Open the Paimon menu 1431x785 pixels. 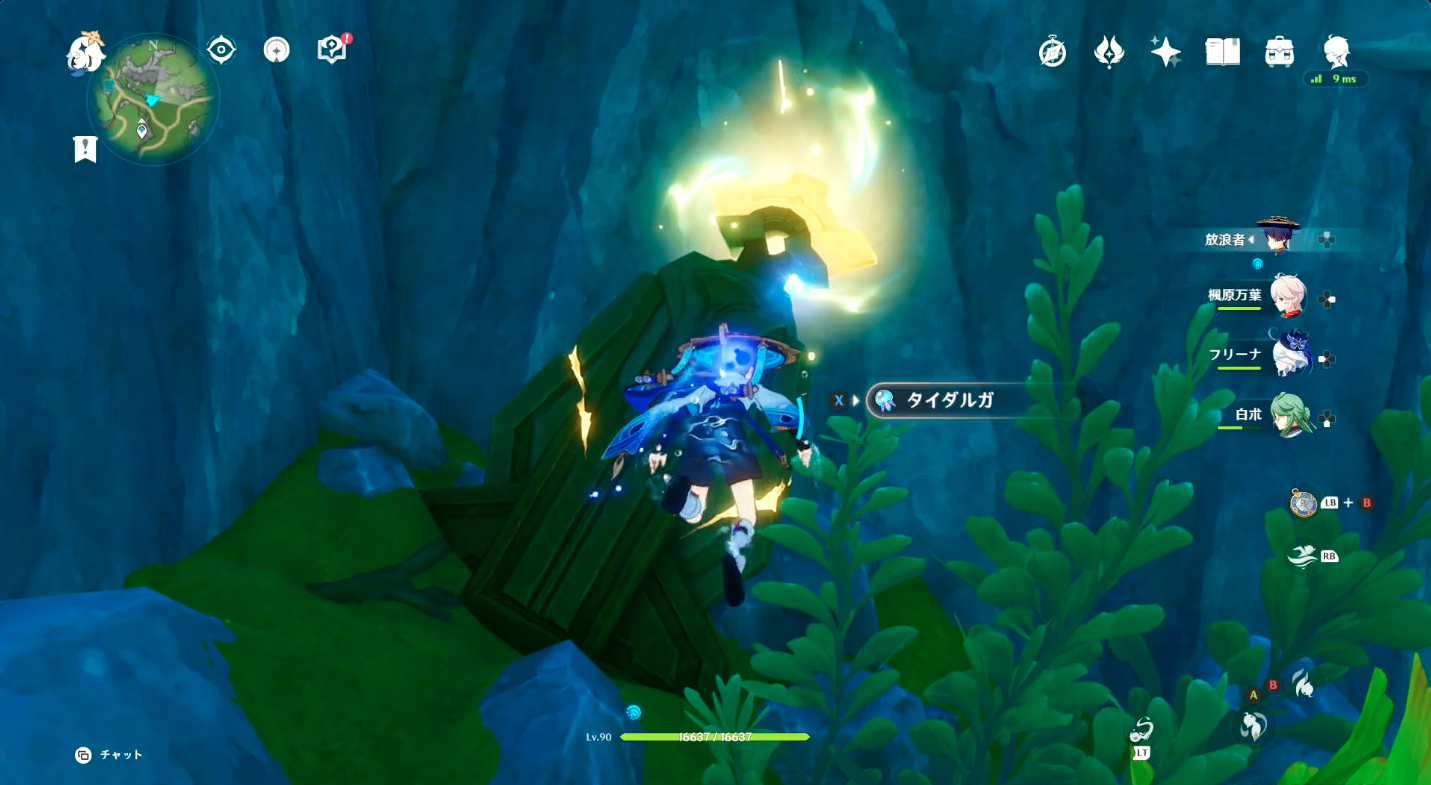84,52
